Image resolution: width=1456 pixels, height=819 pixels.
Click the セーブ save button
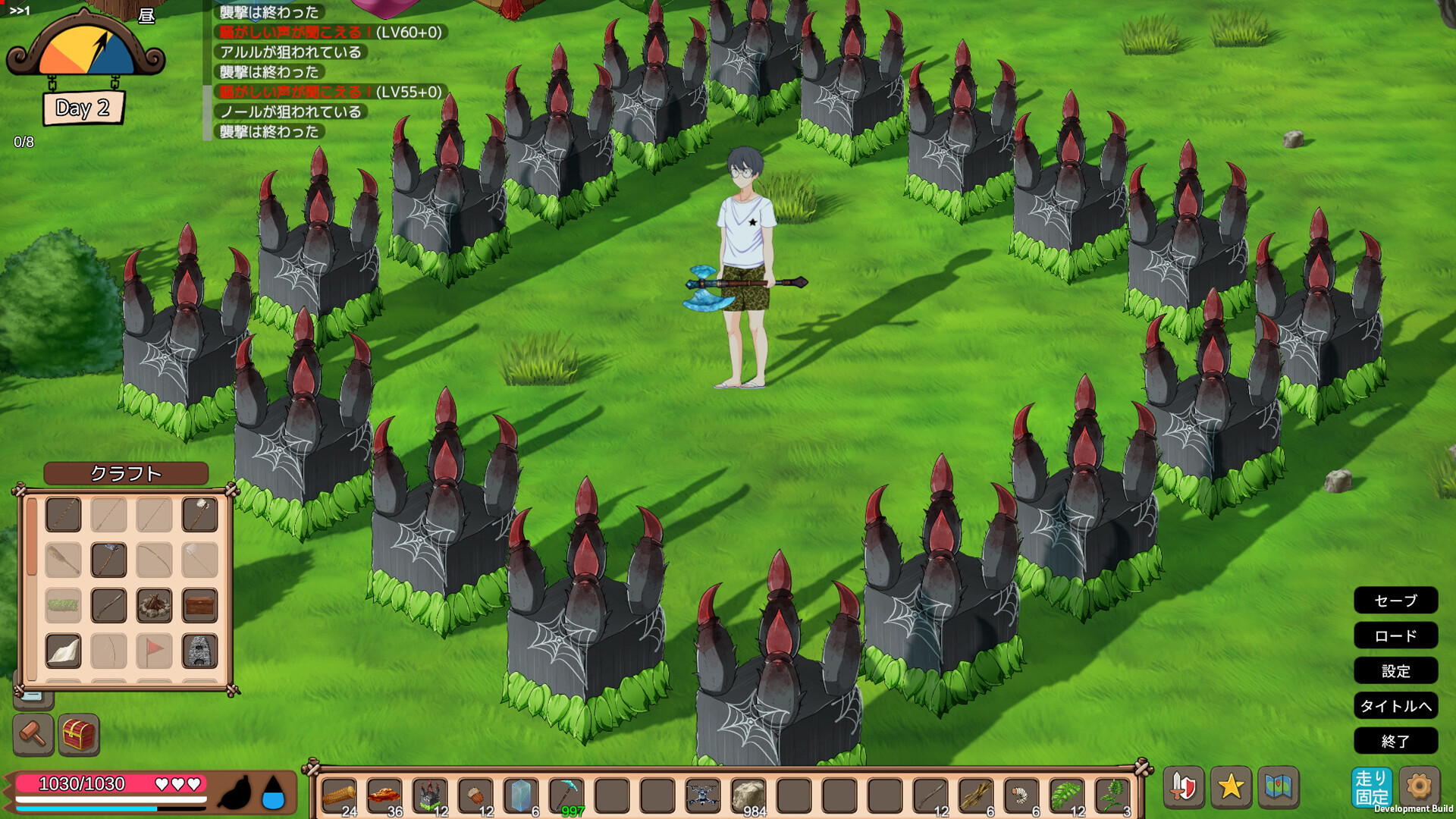coord(1395,601)
